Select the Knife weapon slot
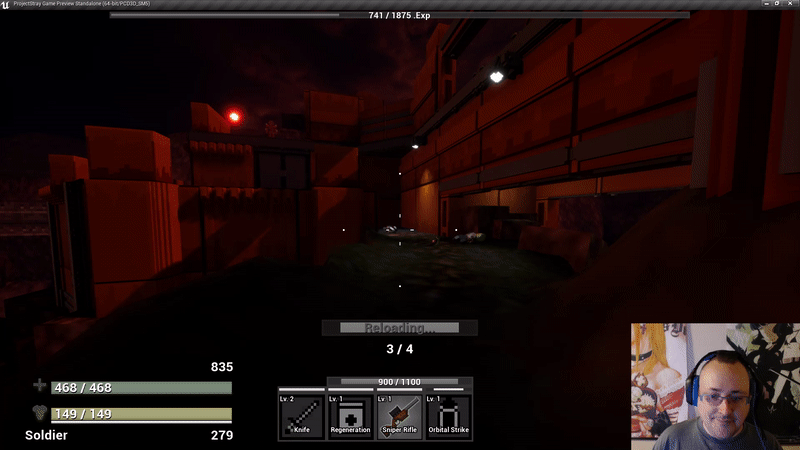Image resolution: width=800 pixels, height=450 pixels. pyautogui.click(x=302, y=414)
